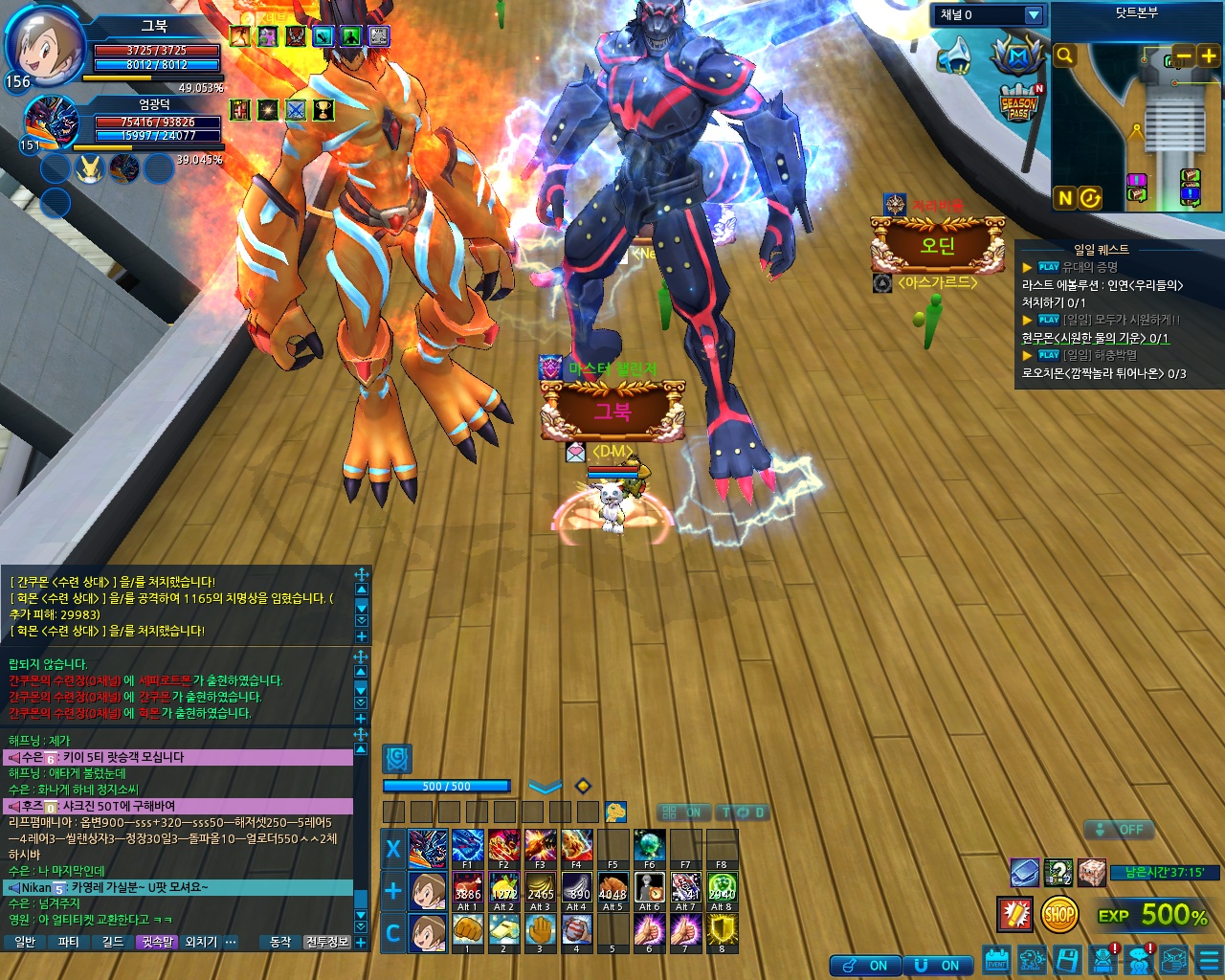Use the meat item in Alt 1 slot
This screenshot has width=1225, height=980.
[467, 890]
